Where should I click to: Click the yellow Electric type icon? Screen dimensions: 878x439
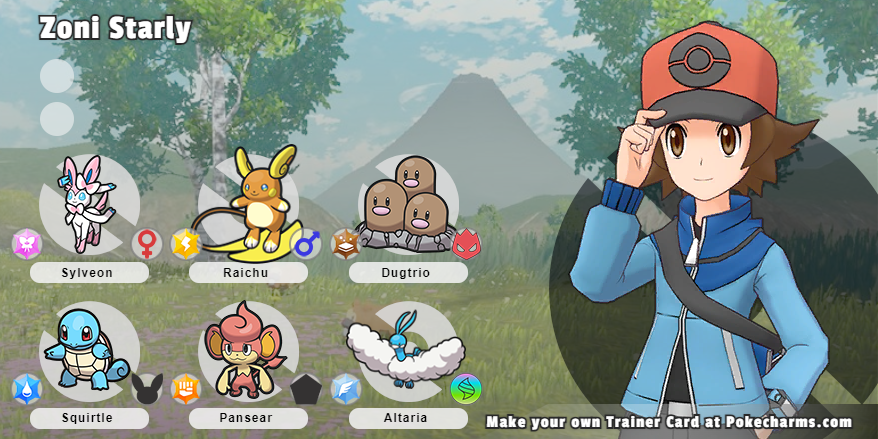pyautogui.click(x=185, y=244)
